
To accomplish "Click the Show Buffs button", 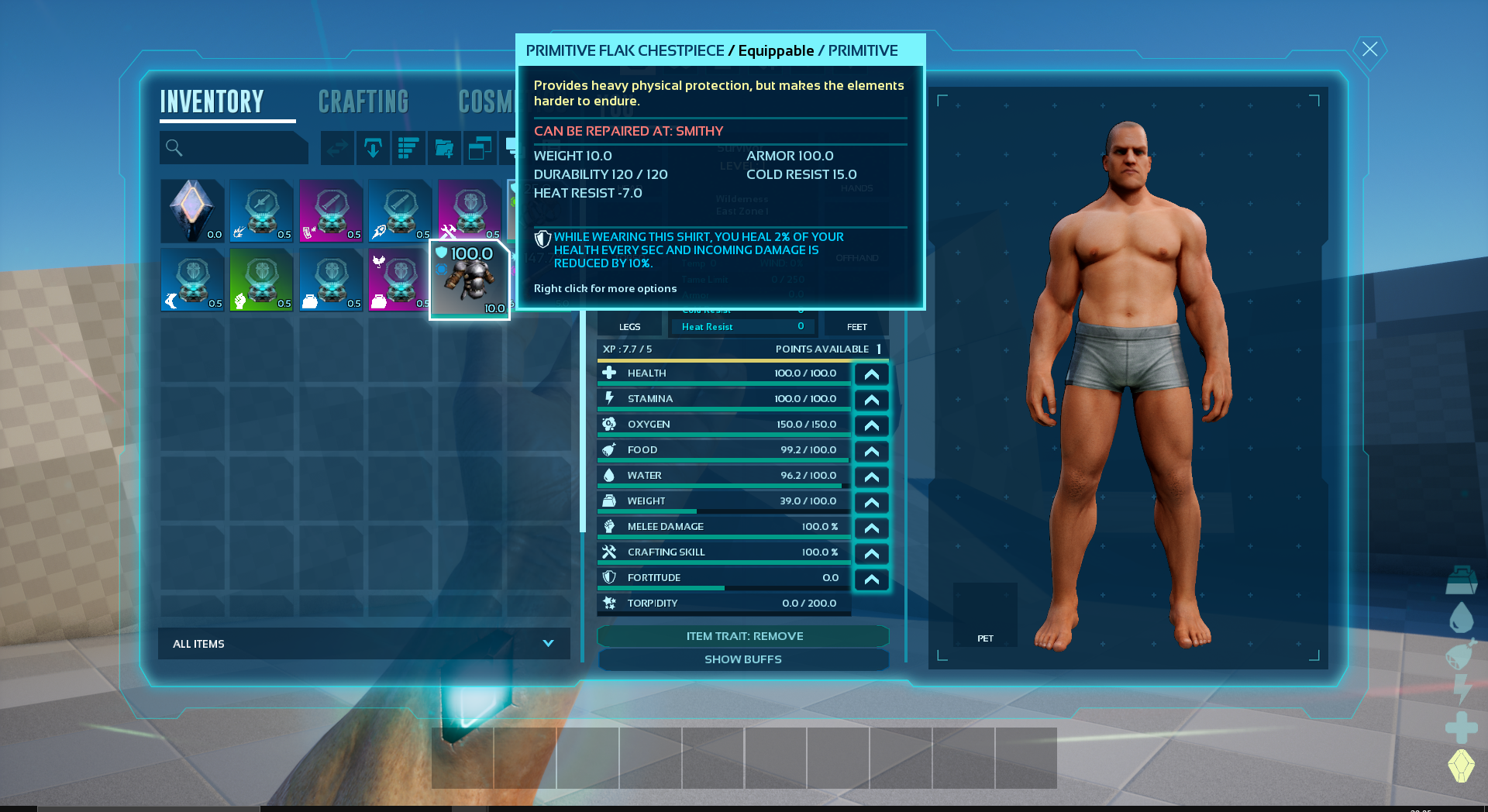I will click(x=743, y=659).
